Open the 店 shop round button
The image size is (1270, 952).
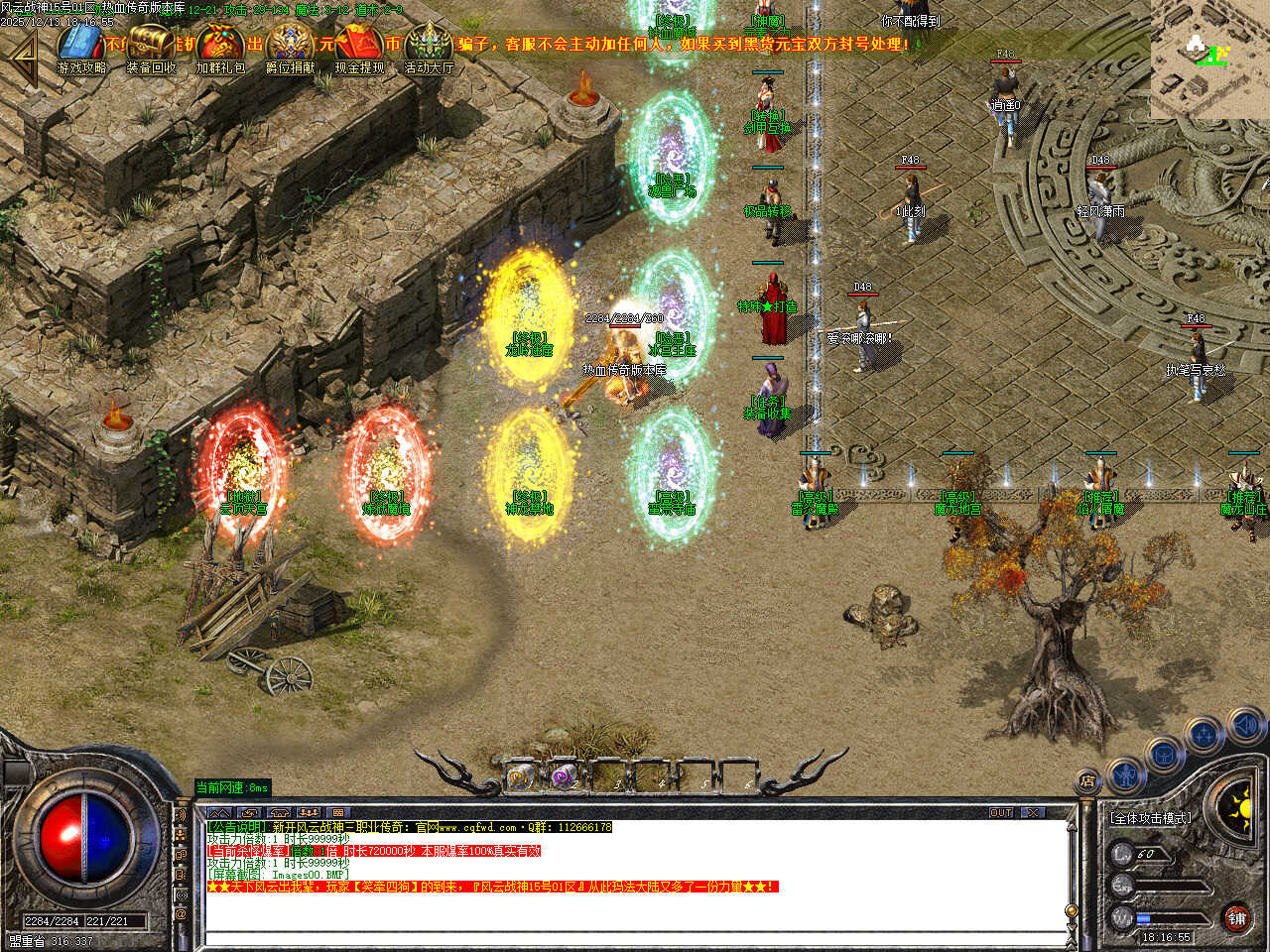[x=1088, y=781]
